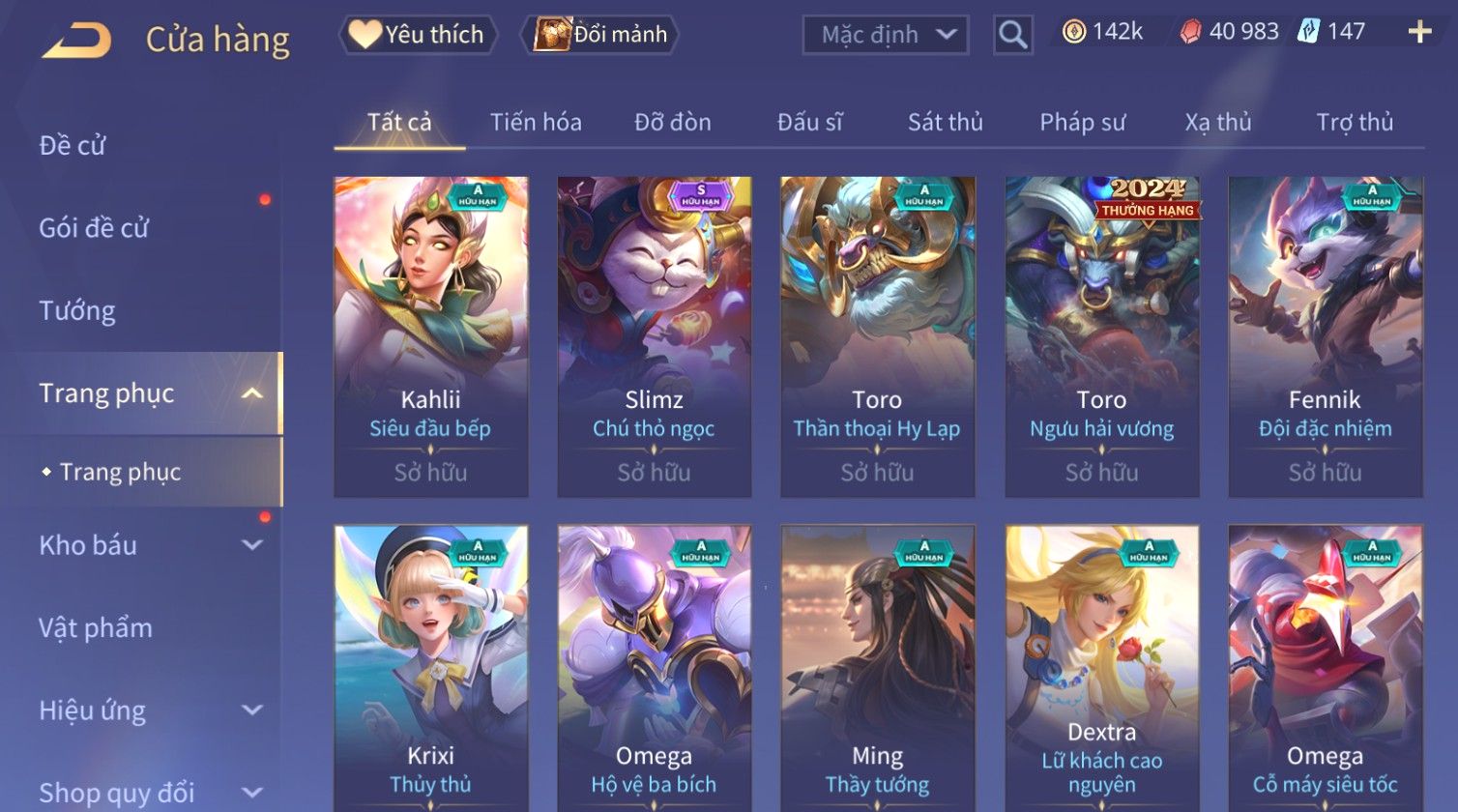View the Fennik Đội đặc nhiệm skin
The height and width of the screenshot is (812, 1458).
coord(1325,336)
